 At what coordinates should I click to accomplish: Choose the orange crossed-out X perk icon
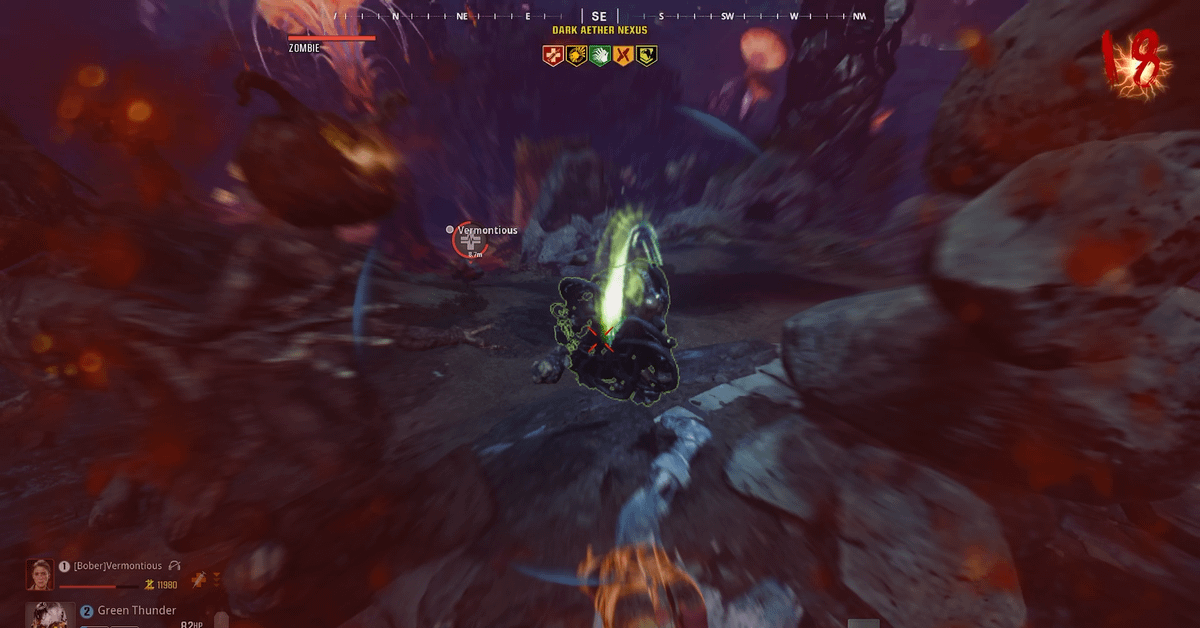[624, 56]
